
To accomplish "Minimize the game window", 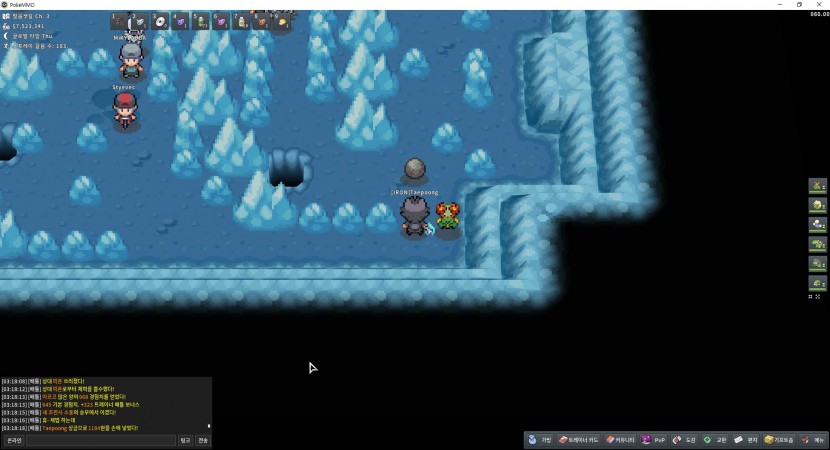I will pyautogui.click(x=779, y=4).
